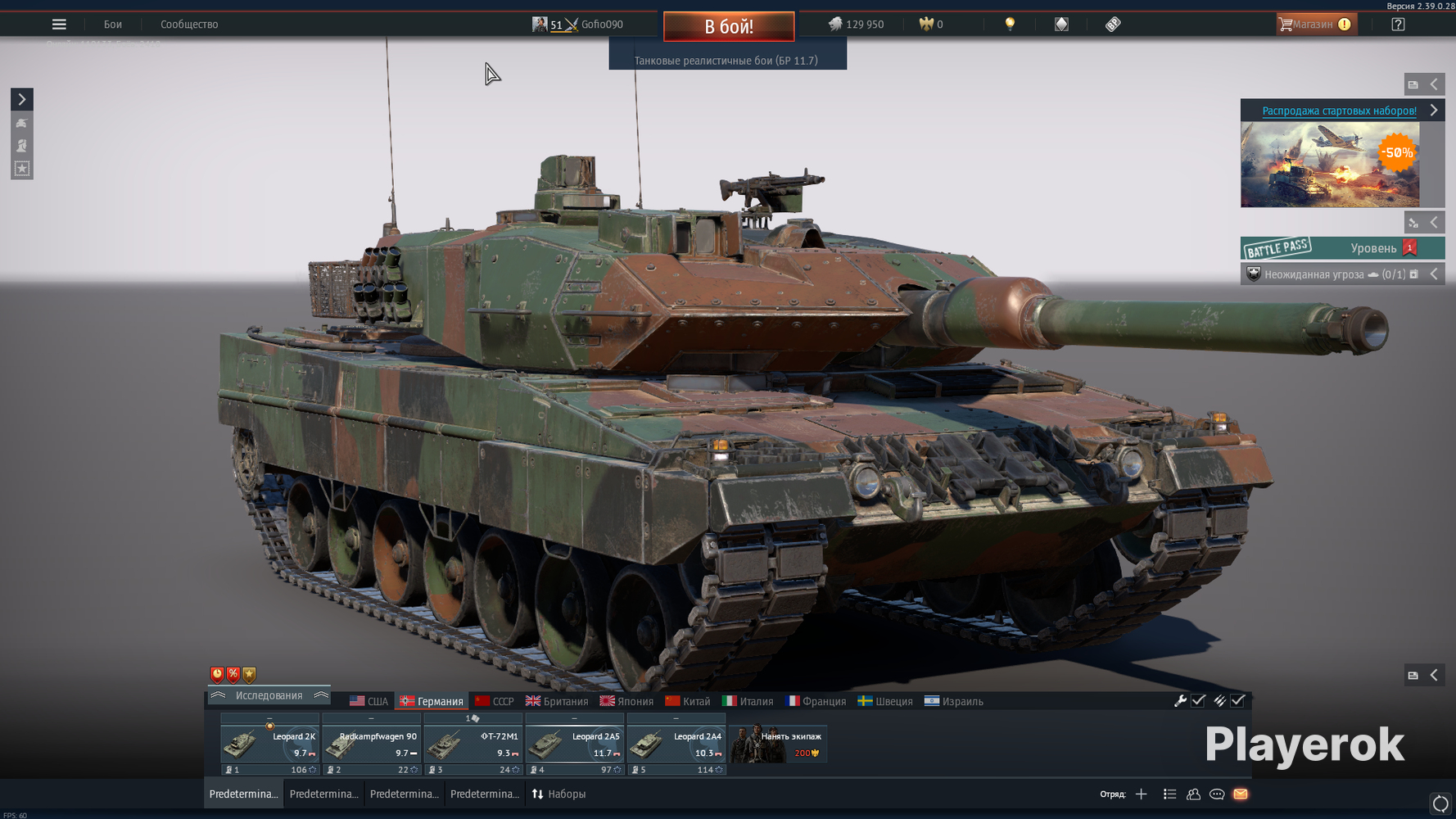1456x819 pixels.
Task: Click the camouflage icon next to lineup checkboxes
Action: pos(1221,701)
